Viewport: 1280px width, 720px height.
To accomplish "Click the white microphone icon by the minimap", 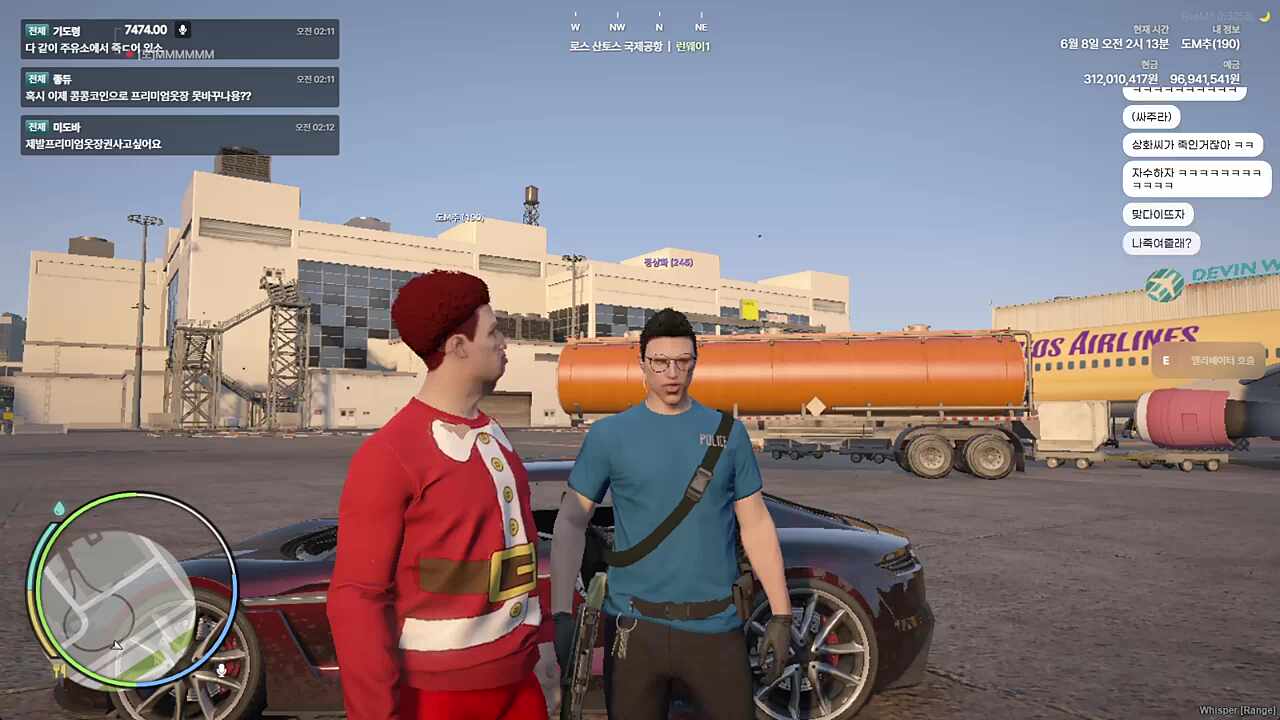I will click(221, 669).
